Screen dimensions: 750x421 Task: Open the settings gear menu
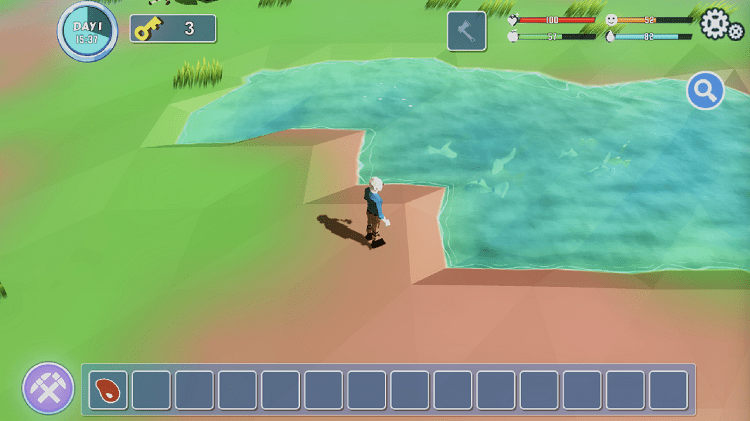[718, 24]
